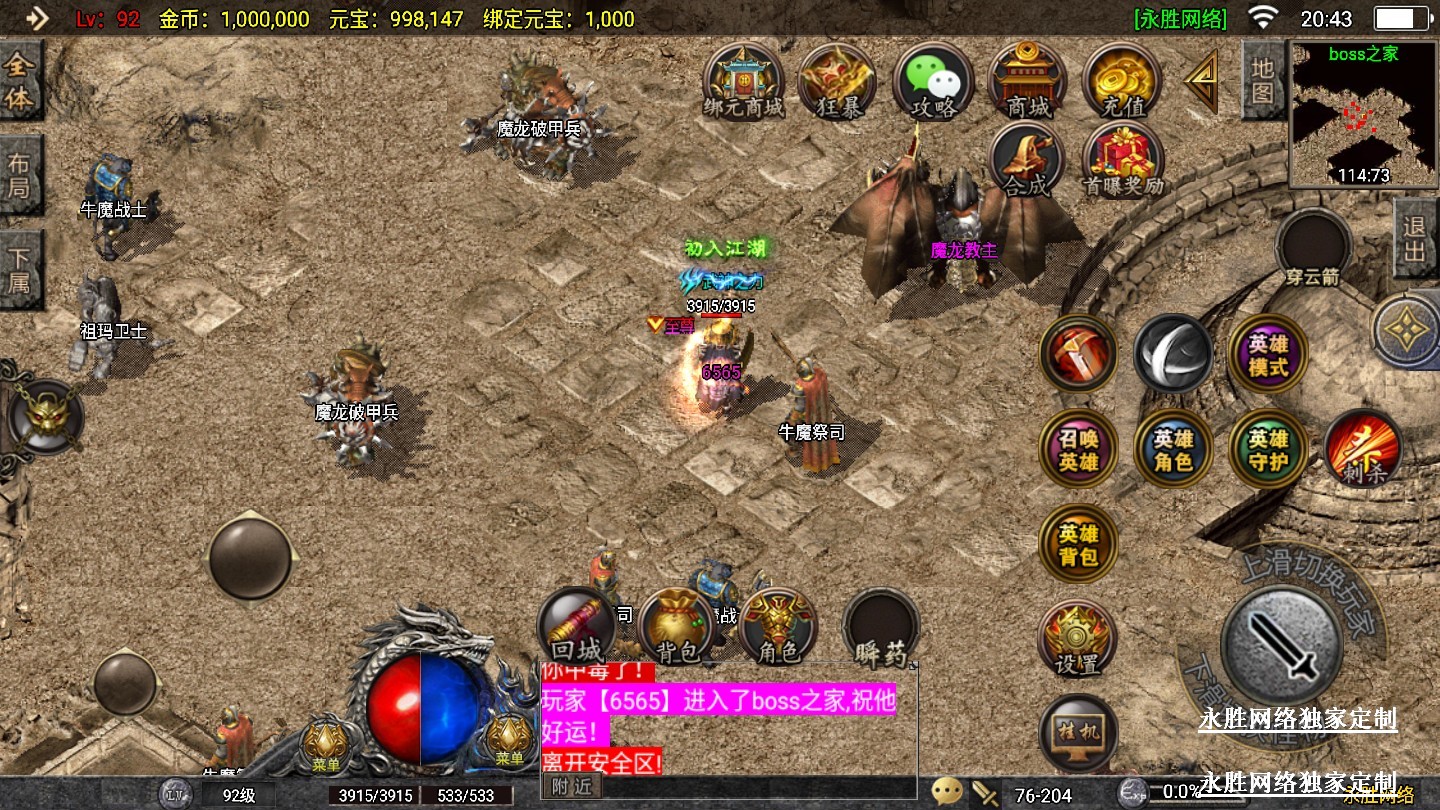Screen dimensions: 1440x810
Task: Activate the 刺杀 assassinate skill
Action: click(x=1362, y=448)
